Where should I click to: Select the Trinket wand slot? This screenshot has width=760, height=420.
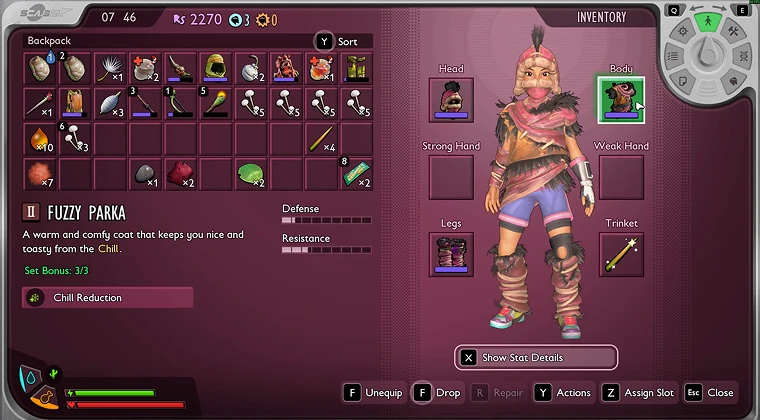tap(621, 254)
